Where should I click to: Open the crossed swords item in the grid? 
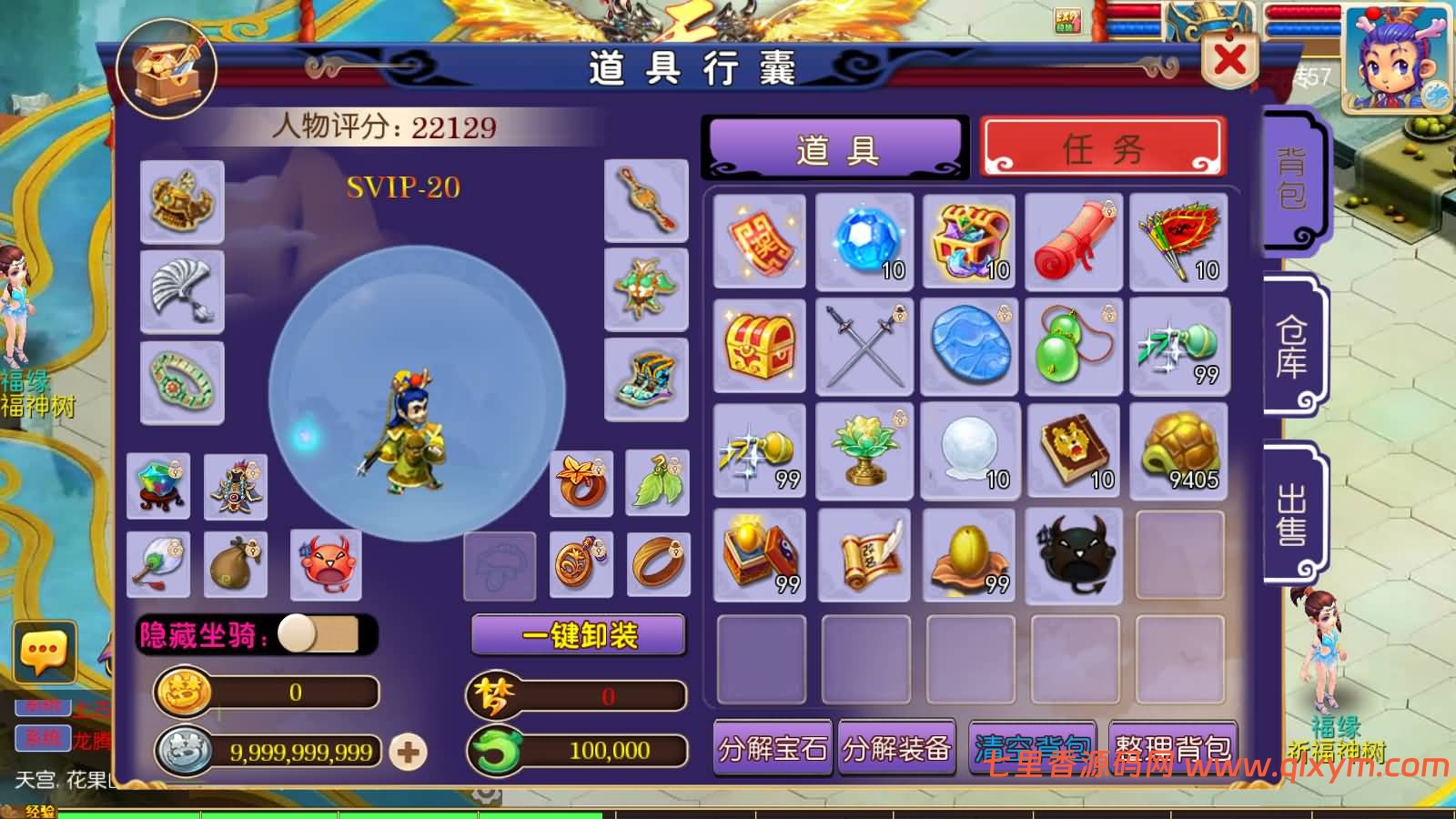[864, 346]
